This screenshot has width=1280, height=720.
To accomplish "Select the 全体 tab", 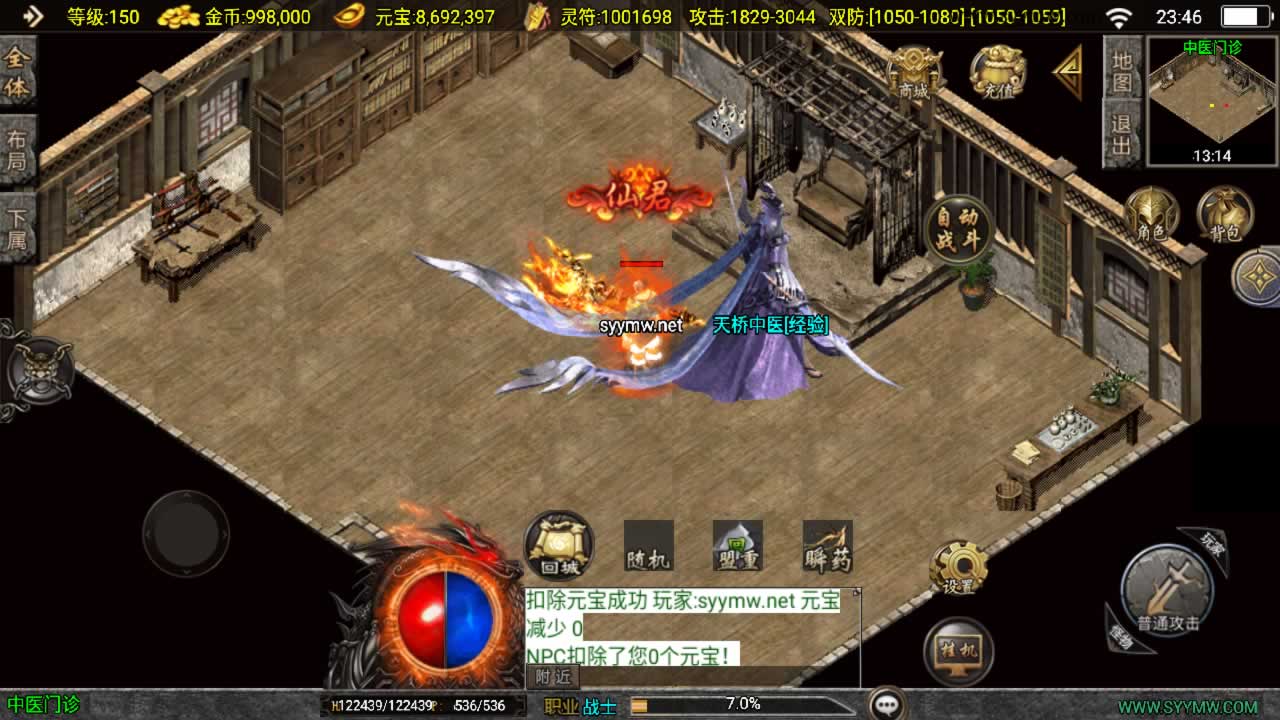I will (17, 72).
